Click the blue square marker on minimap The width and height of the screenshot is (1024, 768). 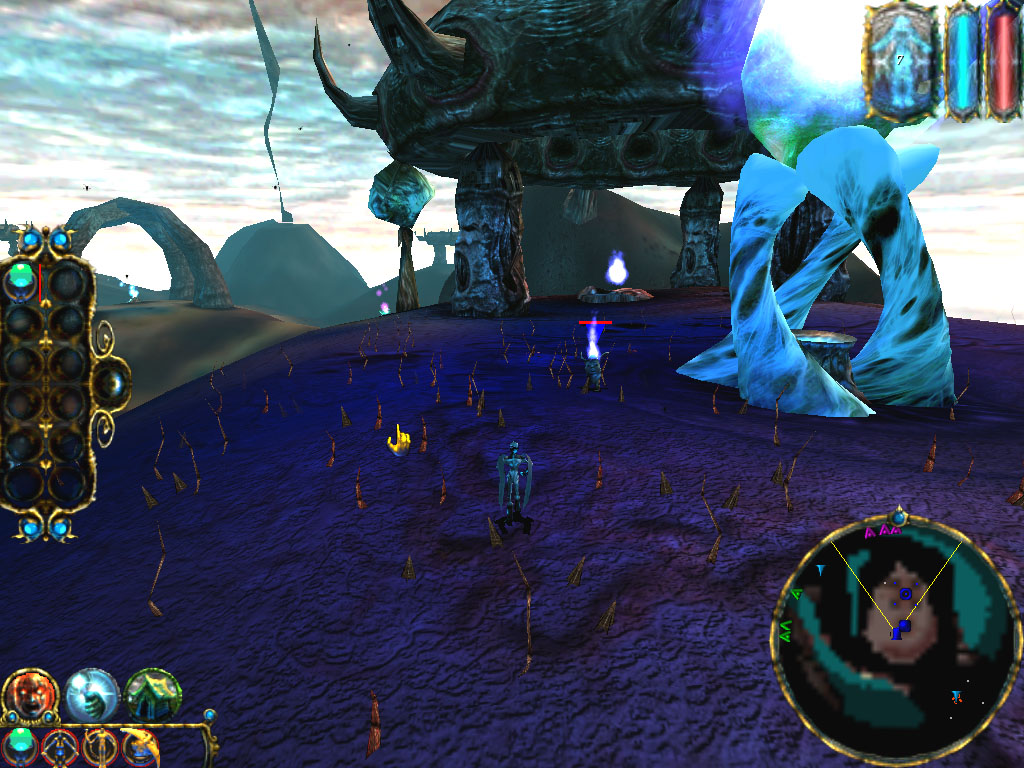click(903, 628)
